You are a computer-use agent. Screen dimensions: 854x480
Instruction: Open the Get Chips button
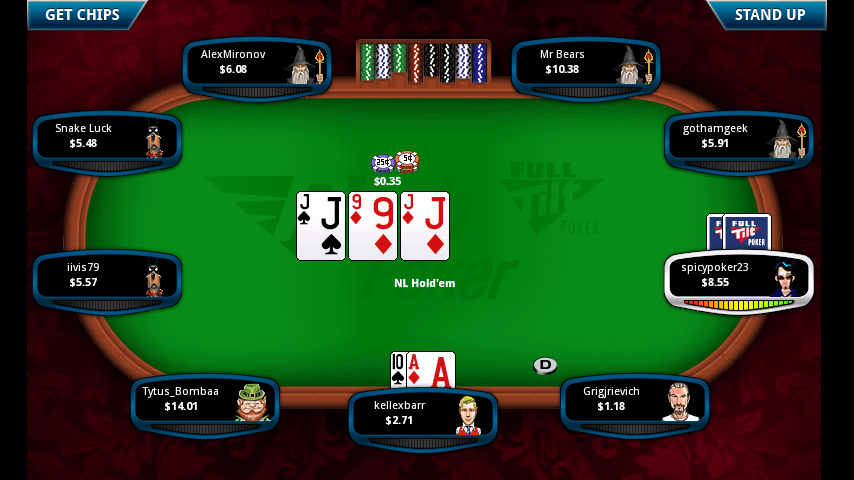tap(82, 15)
